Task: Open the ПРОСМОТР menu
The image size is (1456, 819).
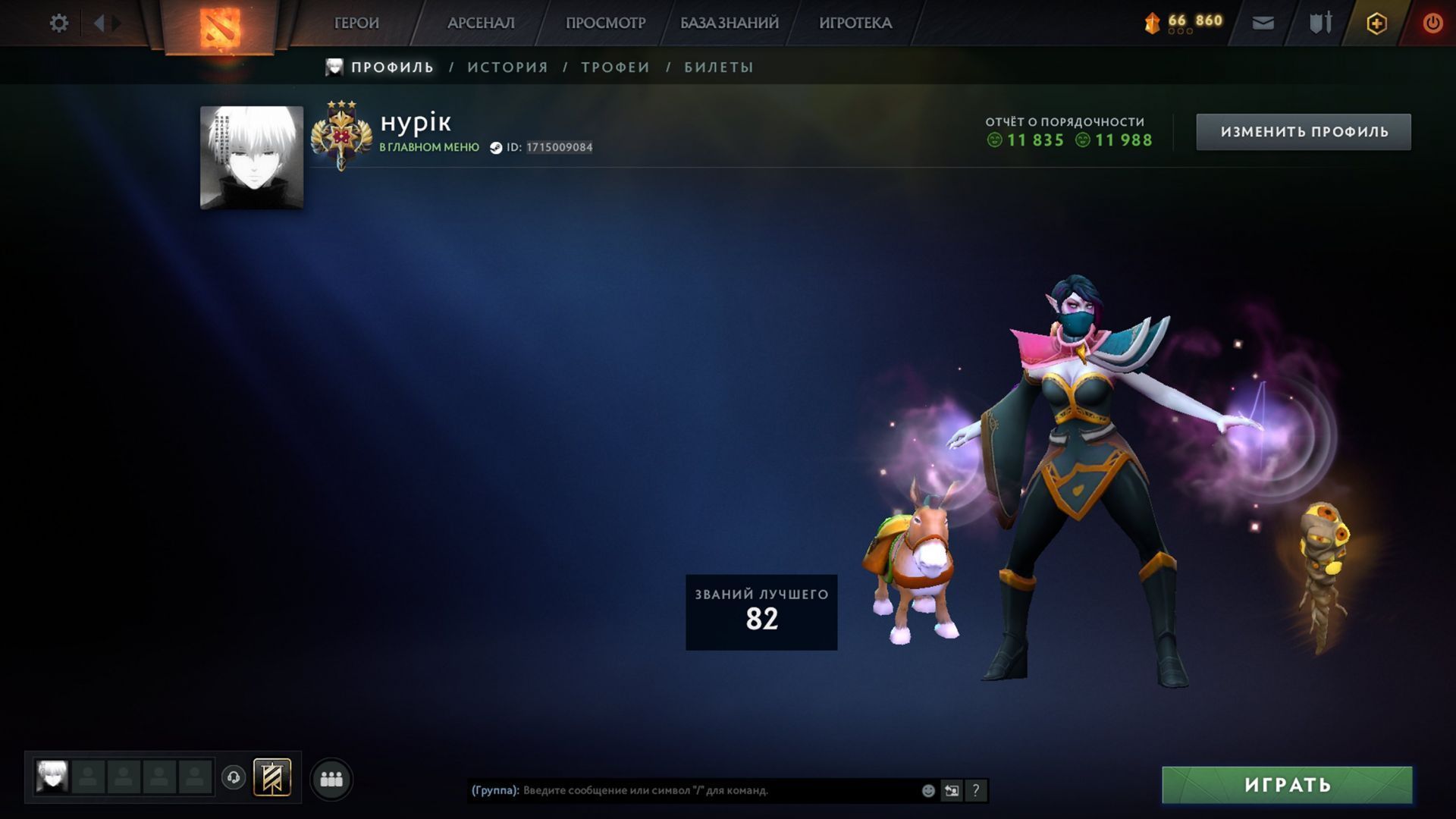Action: pyautogui.click(x=605, y=24)
